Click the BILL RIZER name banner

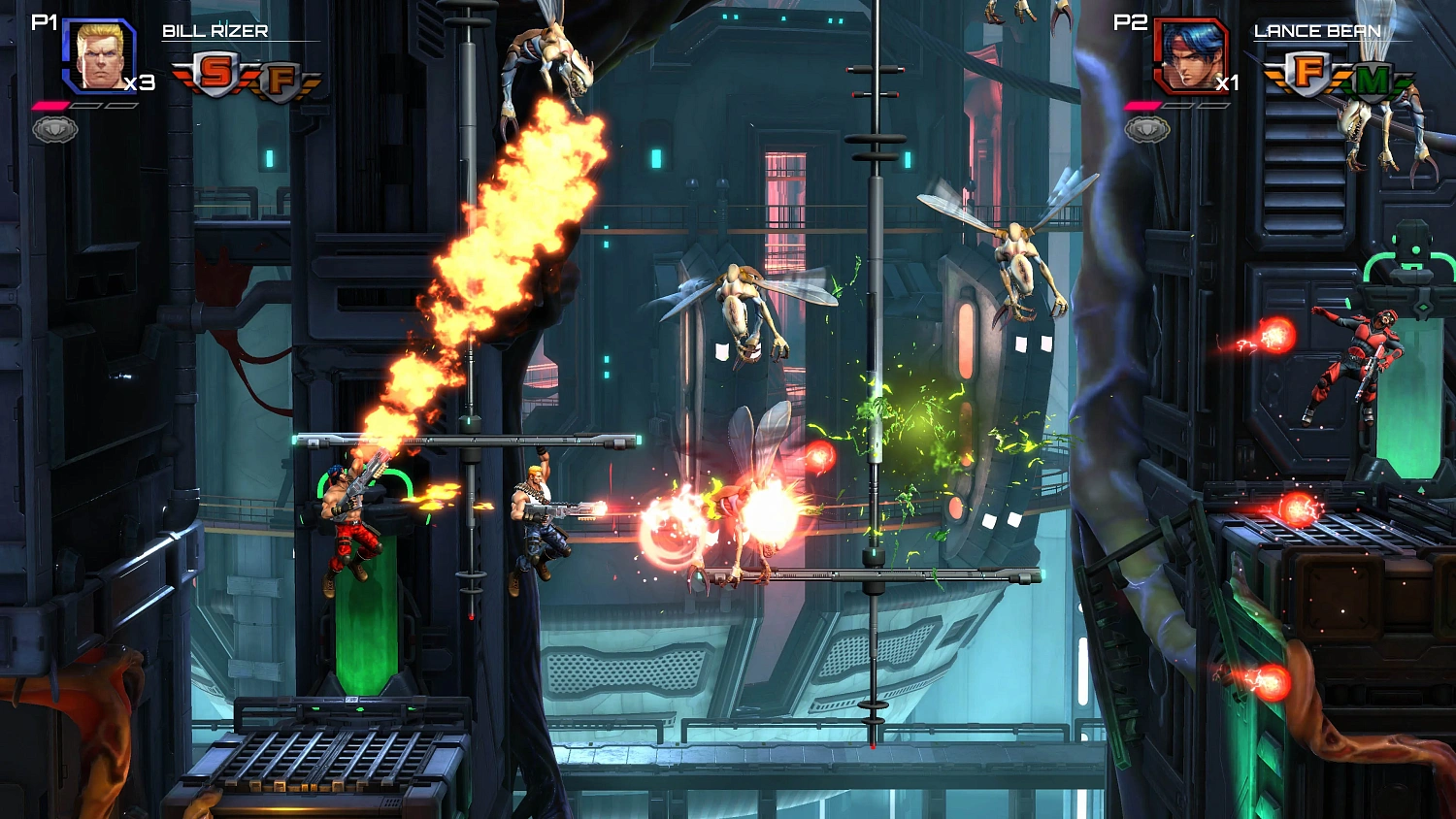pos(215,30)
